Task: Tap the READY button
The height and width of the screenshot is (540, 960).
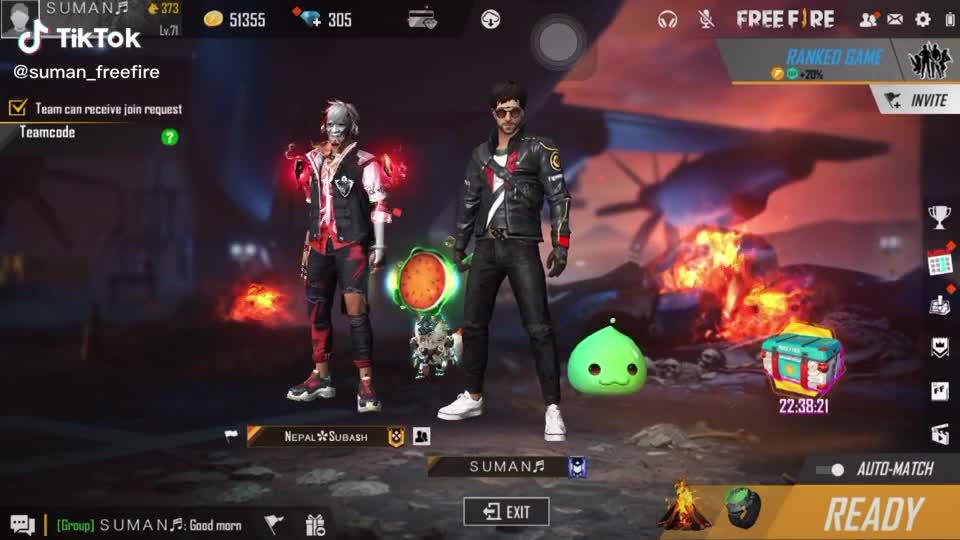Action: 871,514
